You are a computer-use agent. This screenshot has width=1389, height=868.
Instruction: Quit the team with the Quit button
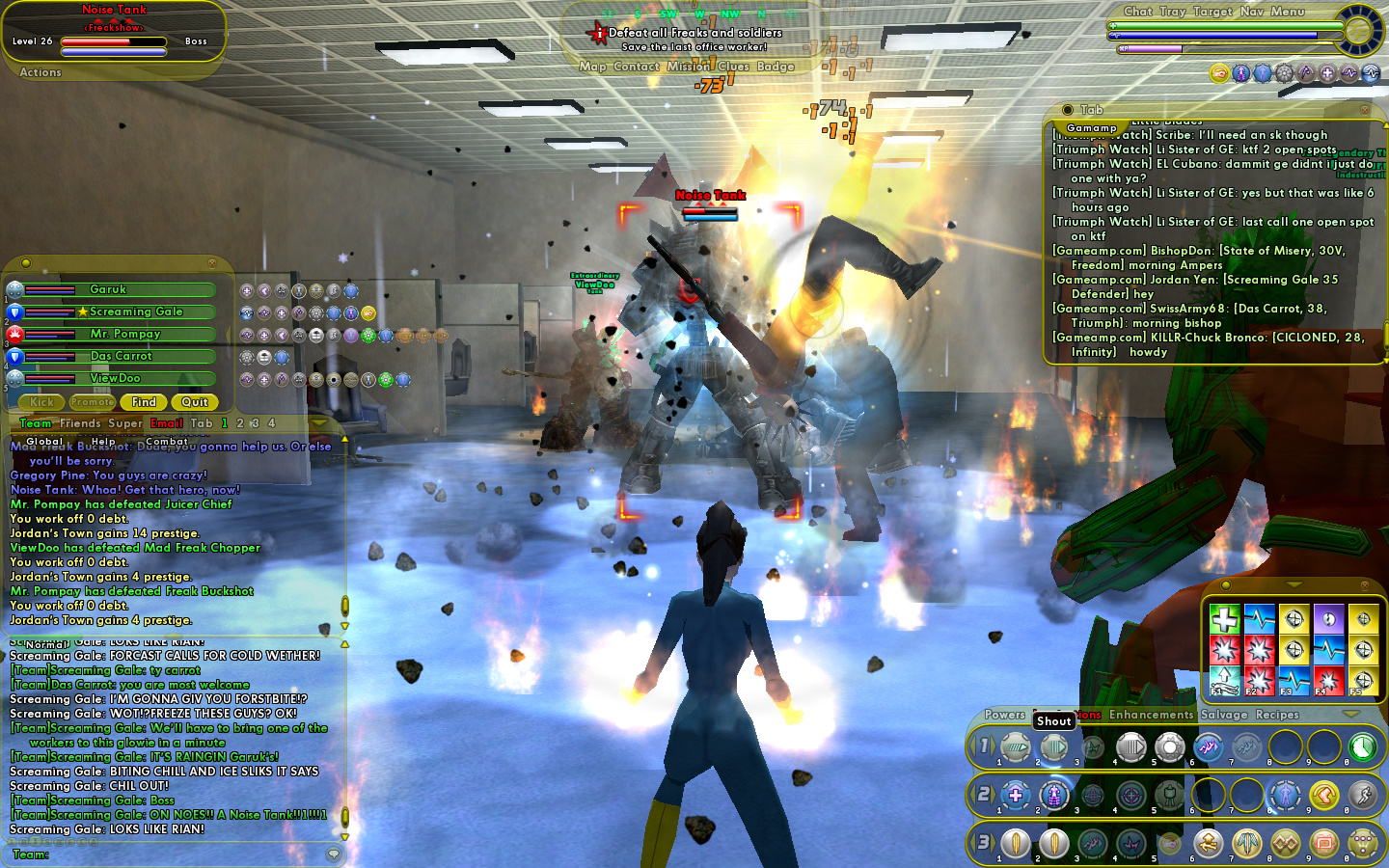pyautogui.click(x=195, y=402)
